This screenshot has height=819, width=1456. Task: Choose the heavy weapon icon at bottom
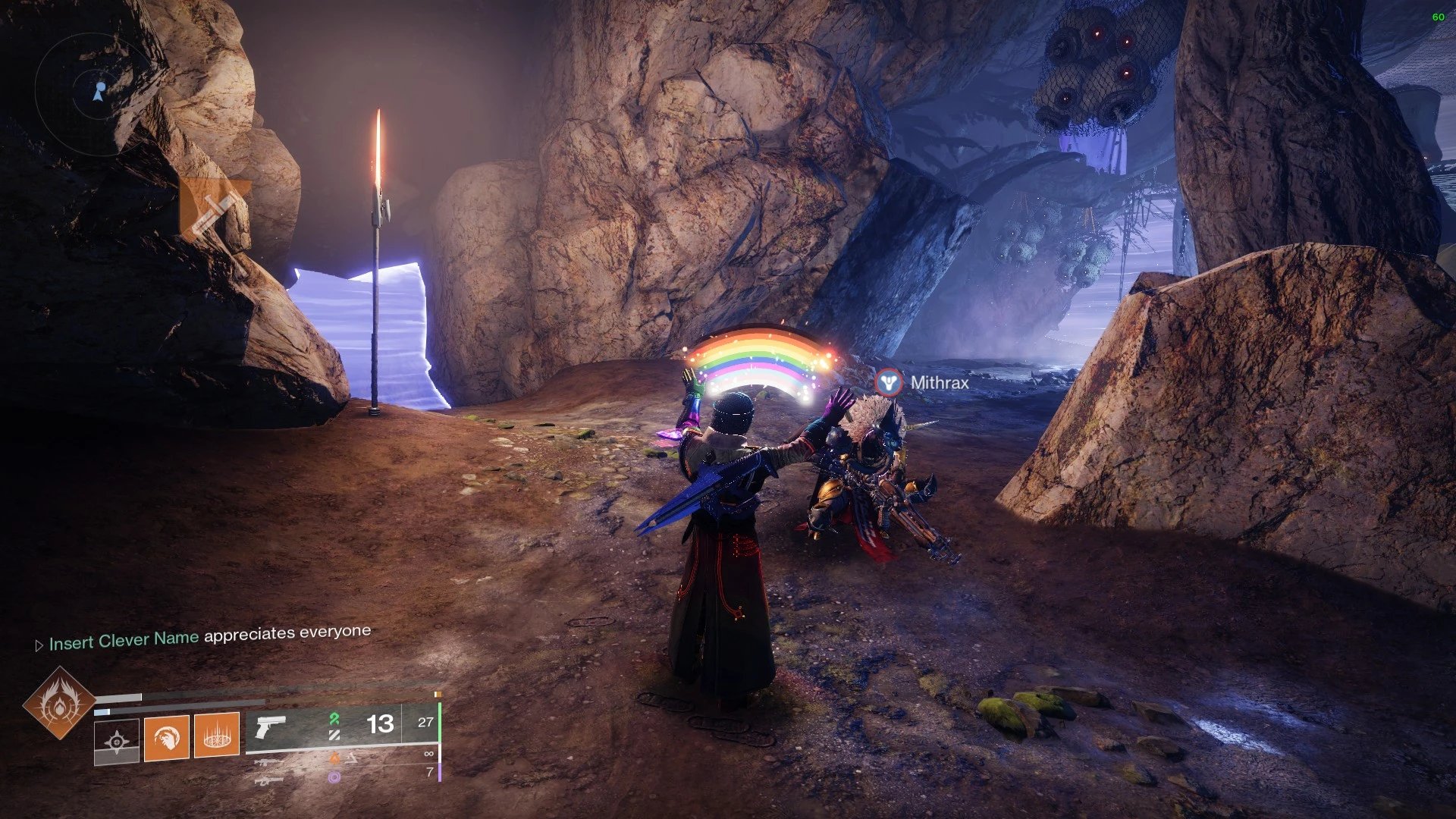click(x=268, y=780)
